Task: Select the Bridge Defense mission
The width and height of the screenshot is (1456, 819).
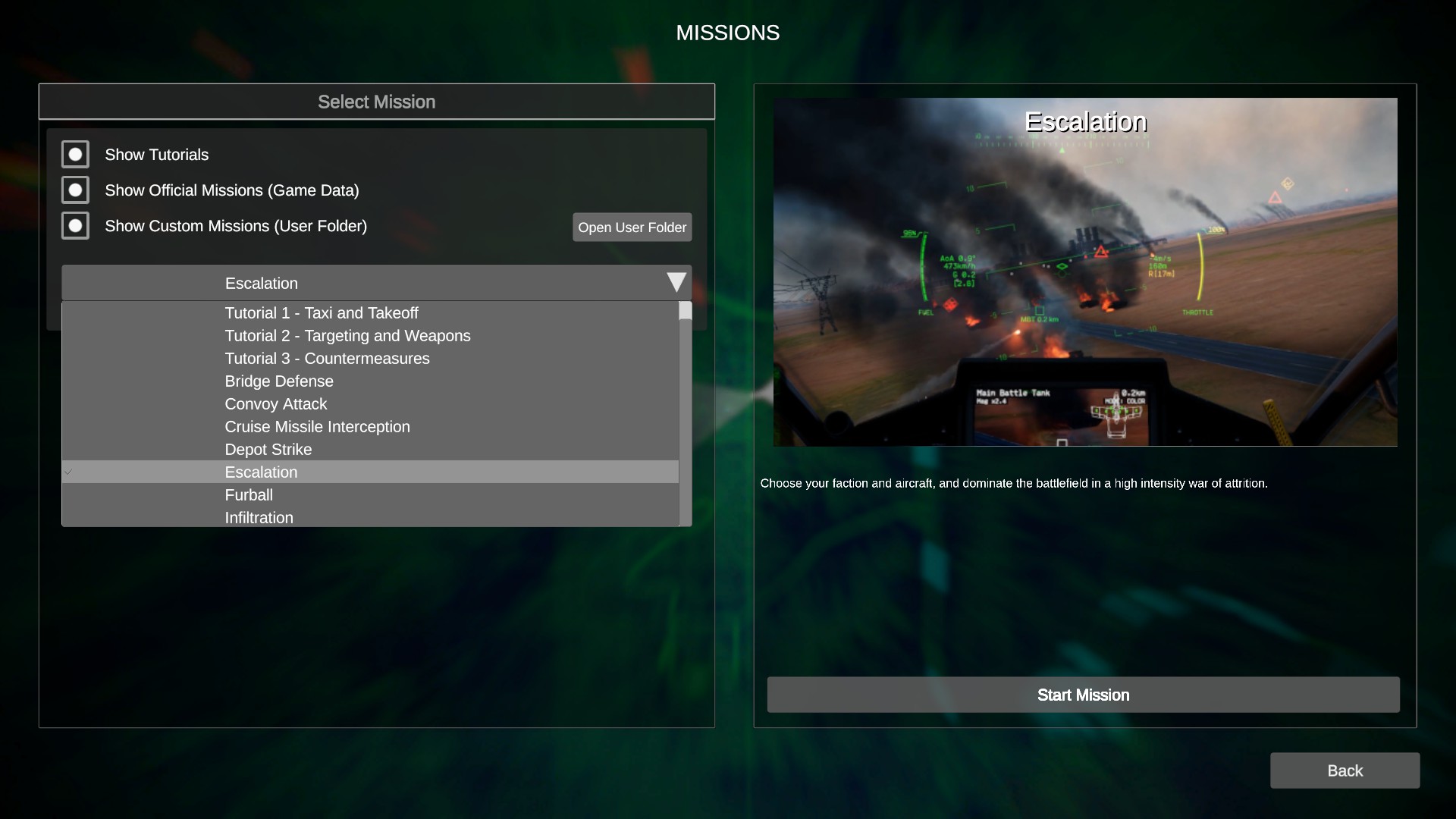Action: click(278, 381)
